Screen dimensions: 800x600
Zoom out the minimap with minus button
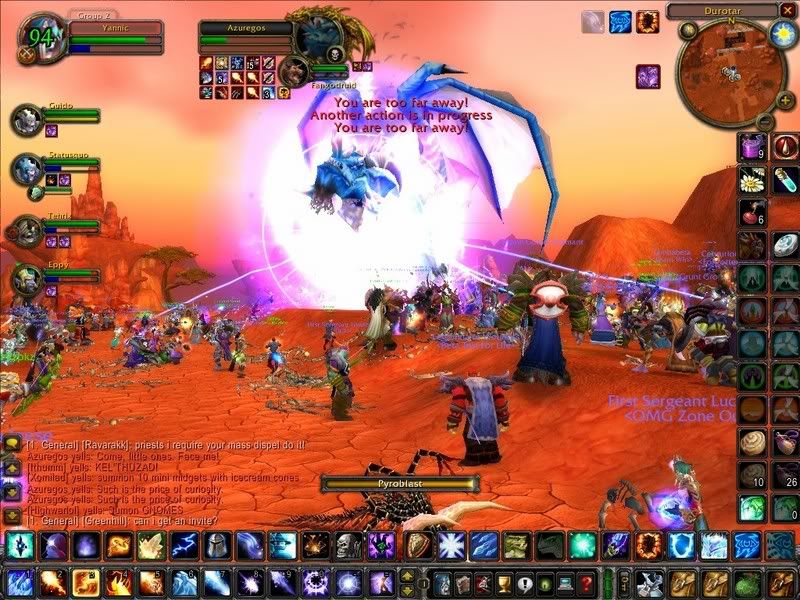tap(764, 121)
